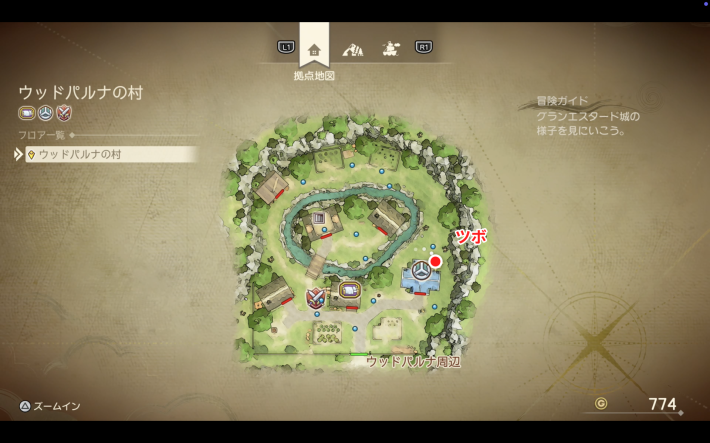The image size is (710, 443).
Task: Open the ship world map tab
Action: click(389, 48)
